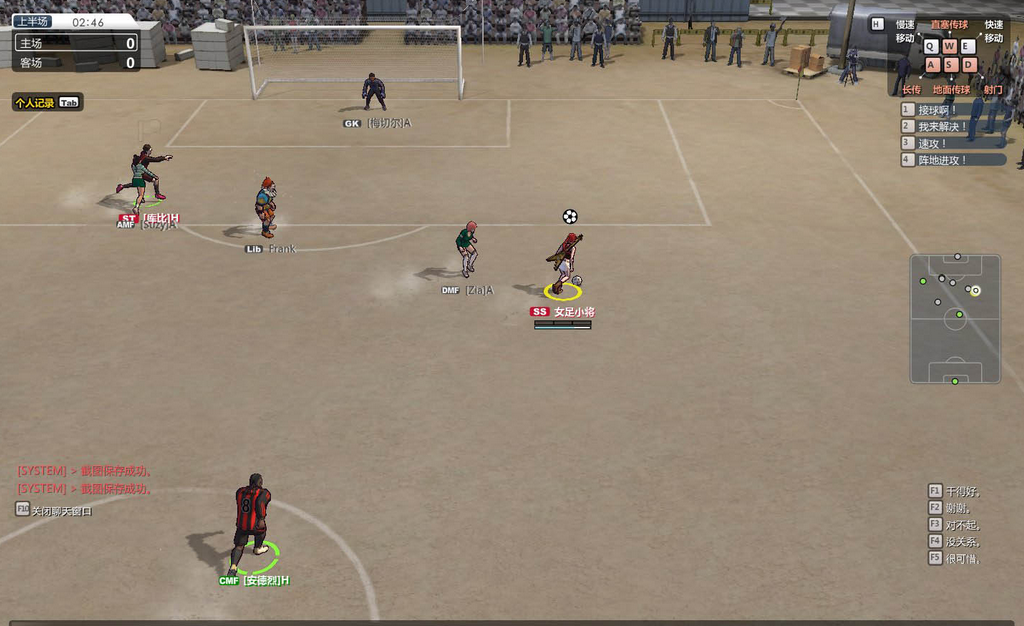
Task: Click the pitch minimap
Action: point(955,318)
